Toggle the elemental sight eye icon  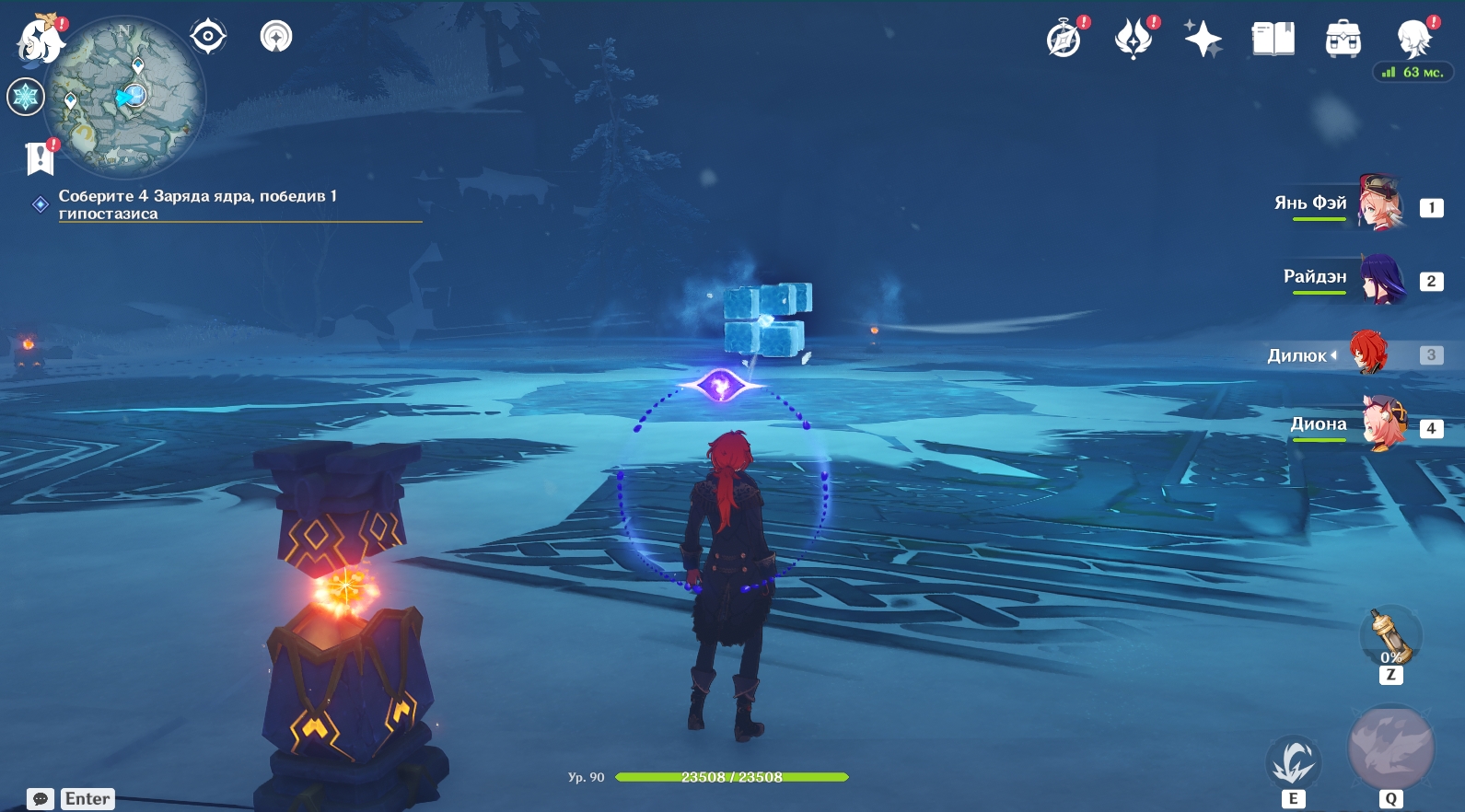208,37
